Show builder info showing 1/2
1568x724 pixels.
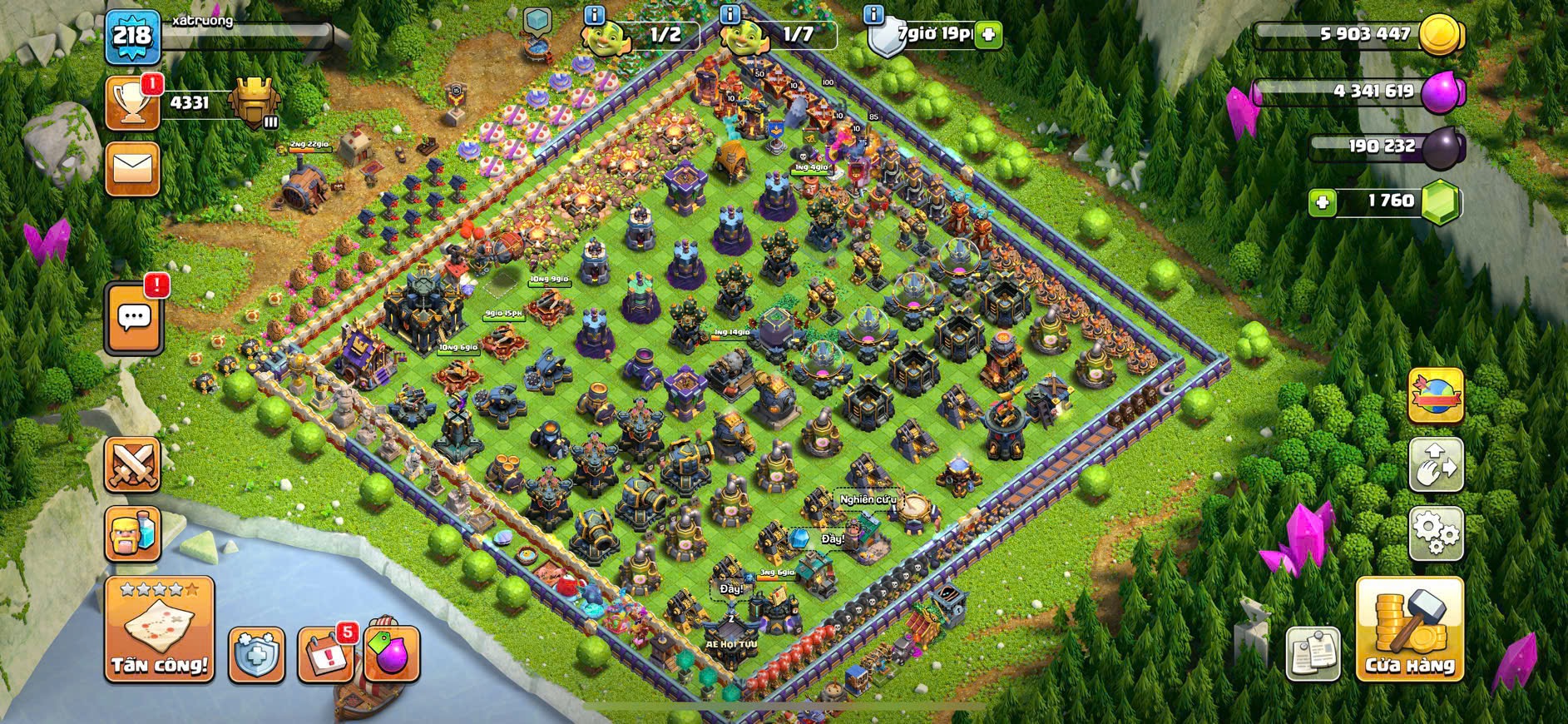click(594, 14)
